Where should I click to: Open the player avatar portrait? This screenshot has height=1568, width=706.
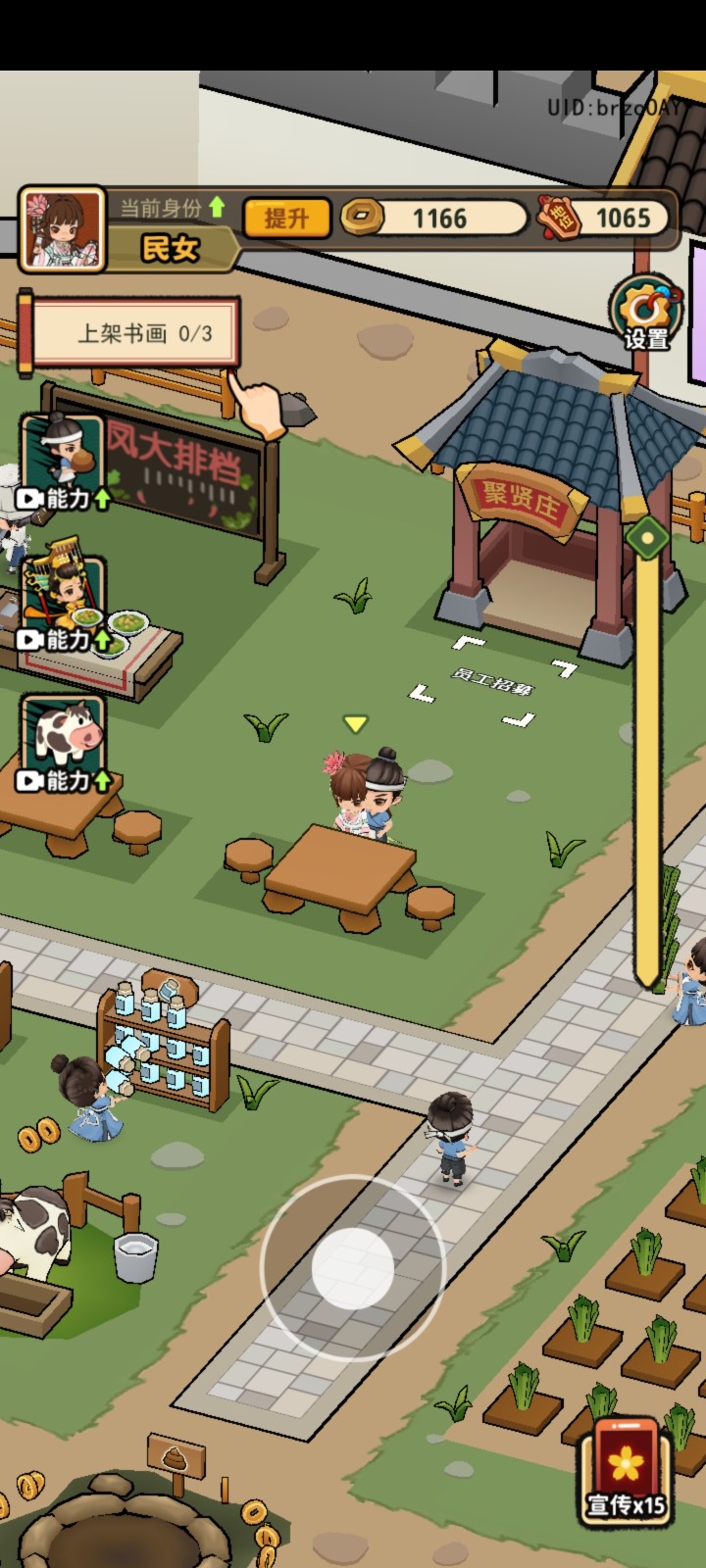(62, 229)
